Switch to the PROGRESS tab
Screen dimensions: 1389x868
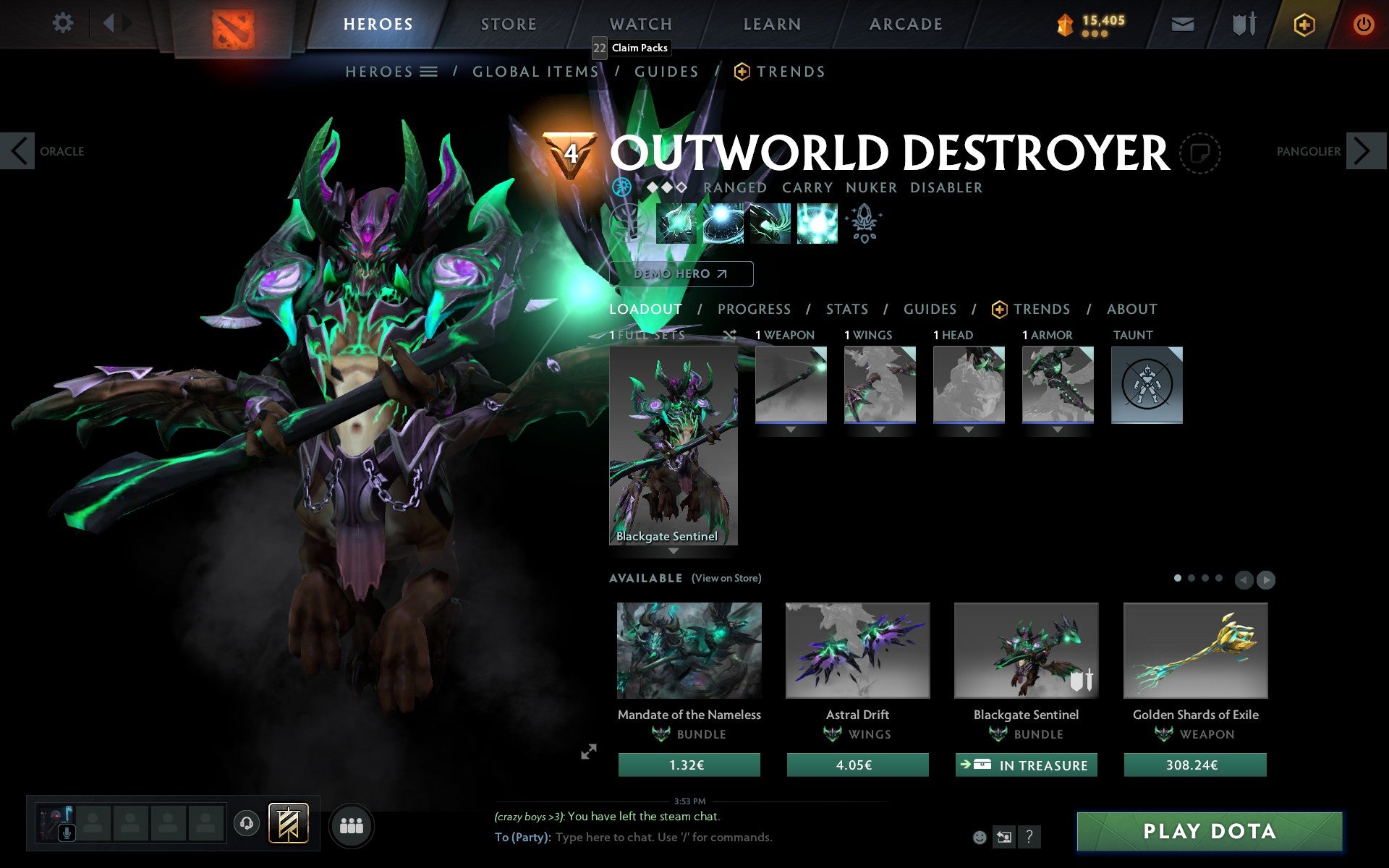[754, 309]
